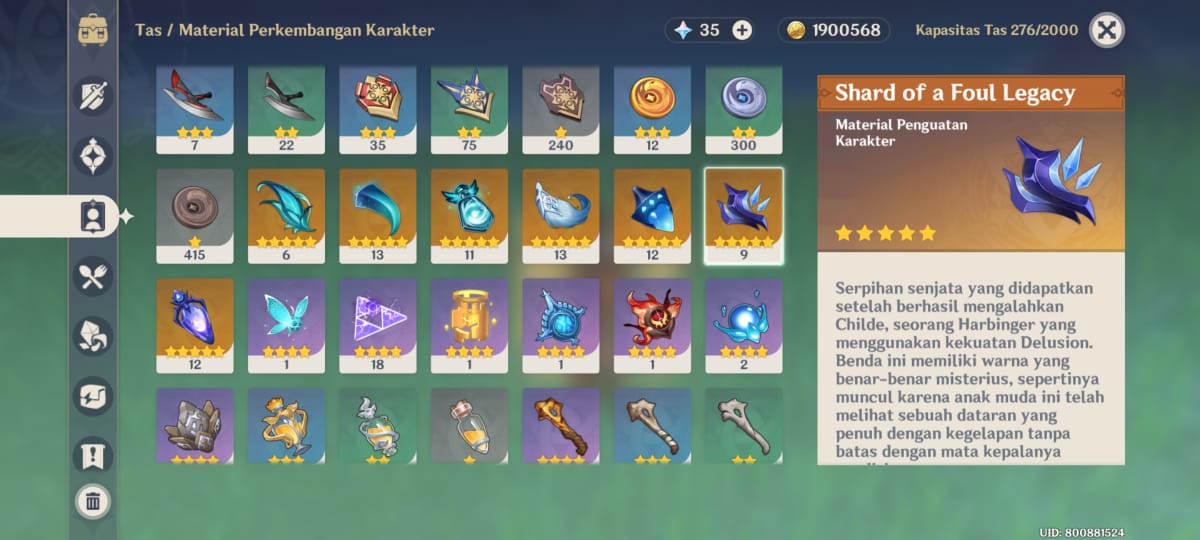Select the red flaming core item
Viewport: 1200px width, 540px height.
(652, 325)
